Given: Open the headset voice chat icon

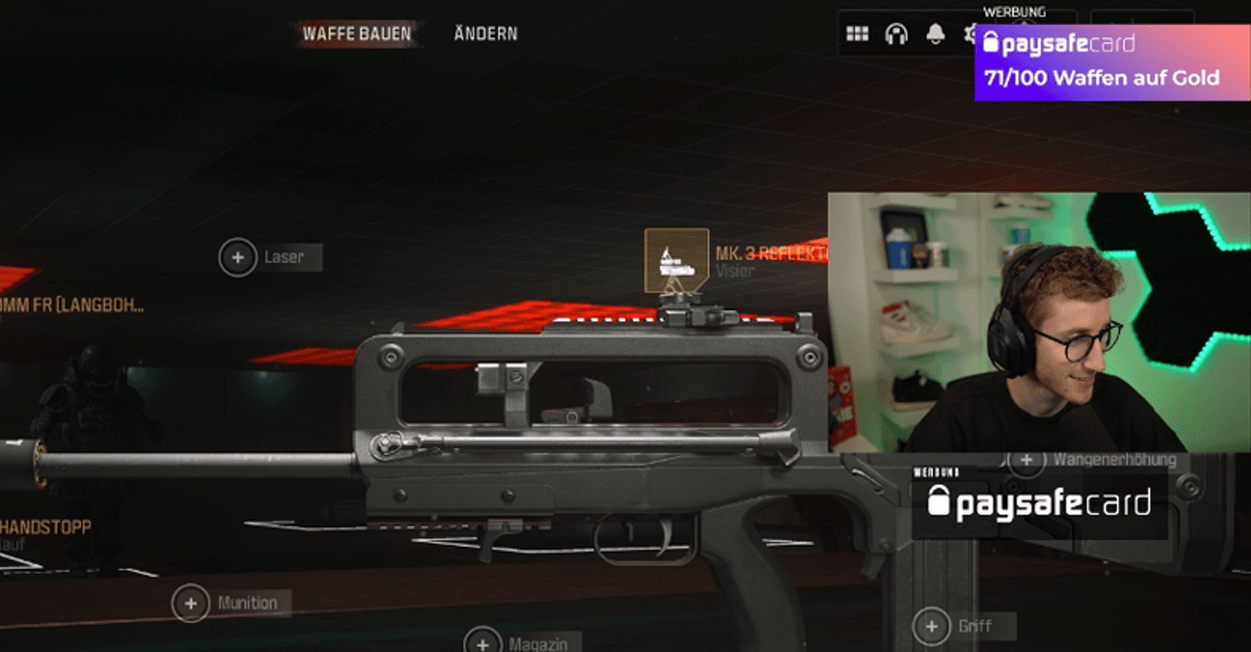Looking at the screenshot, I should 896,34.
